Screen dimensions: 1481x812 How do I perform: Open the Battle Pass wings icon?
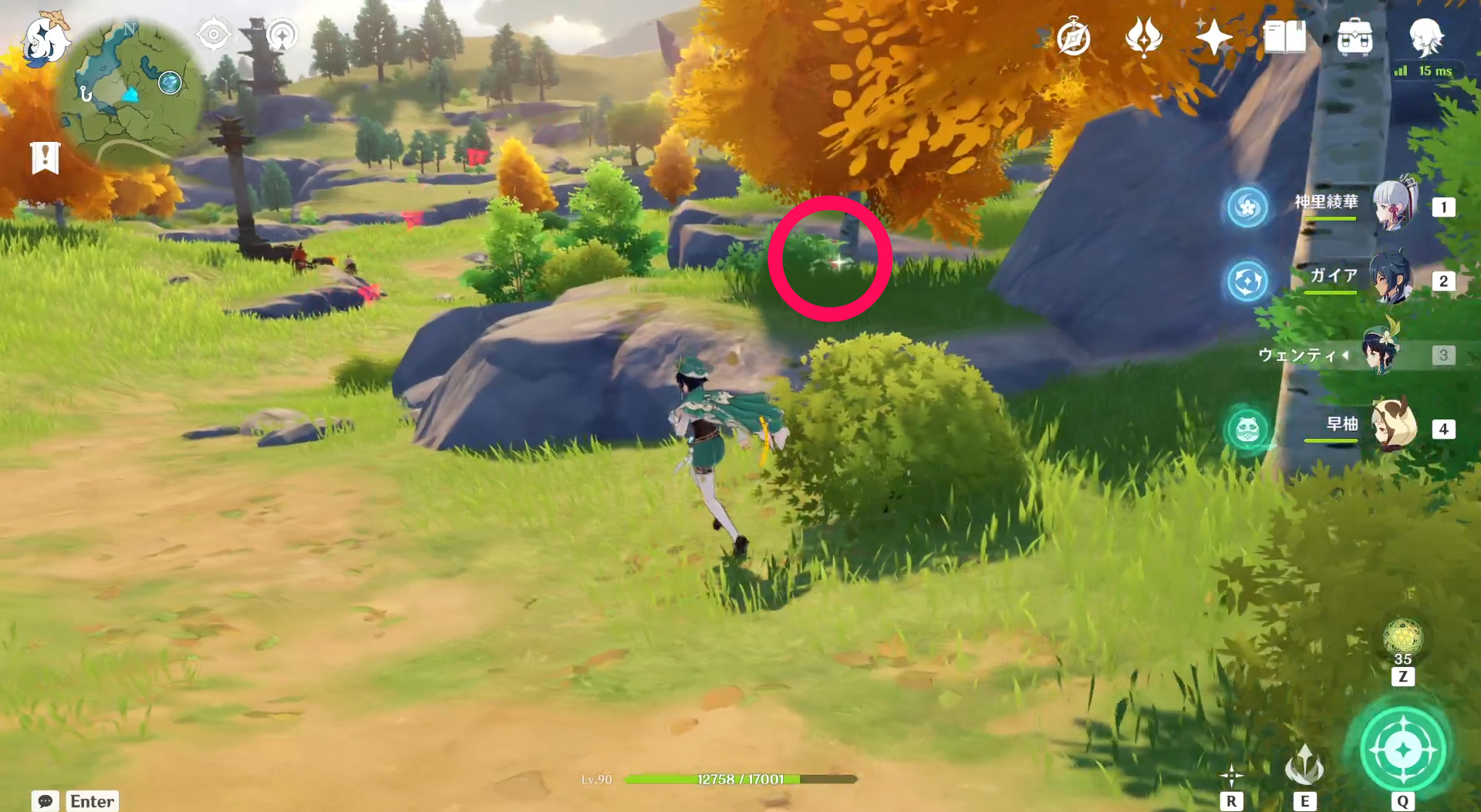(x=1144, y=36)
